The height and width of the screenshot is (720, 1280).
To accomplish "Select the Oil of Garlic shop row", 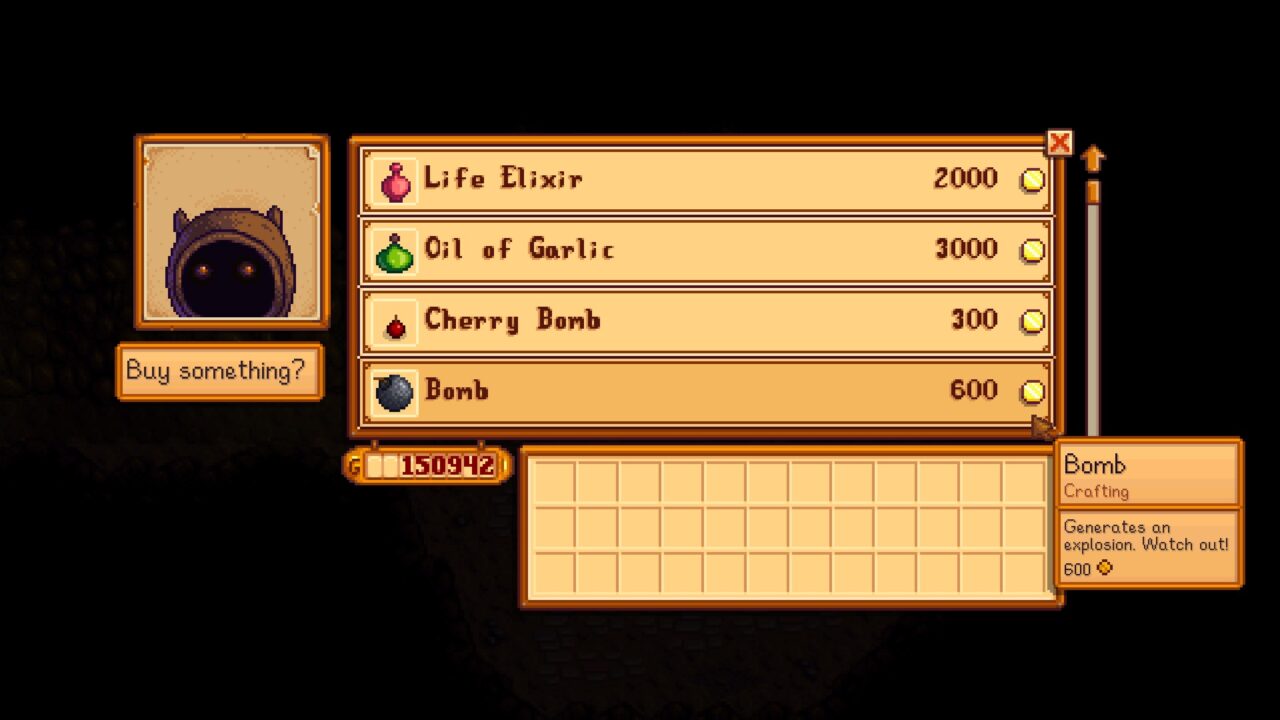I will 700,250.
